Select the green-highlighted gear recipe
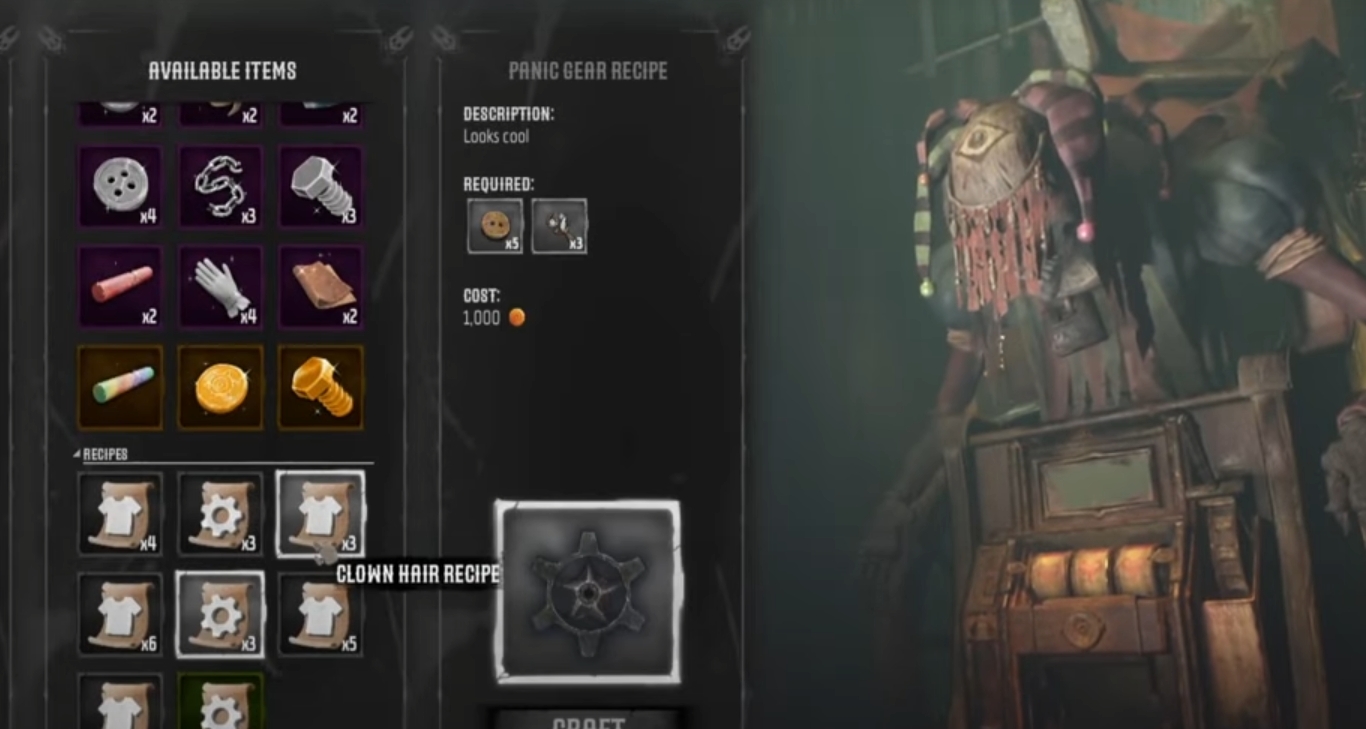Screen dimensions: 1366x729 tap(220, 702)
